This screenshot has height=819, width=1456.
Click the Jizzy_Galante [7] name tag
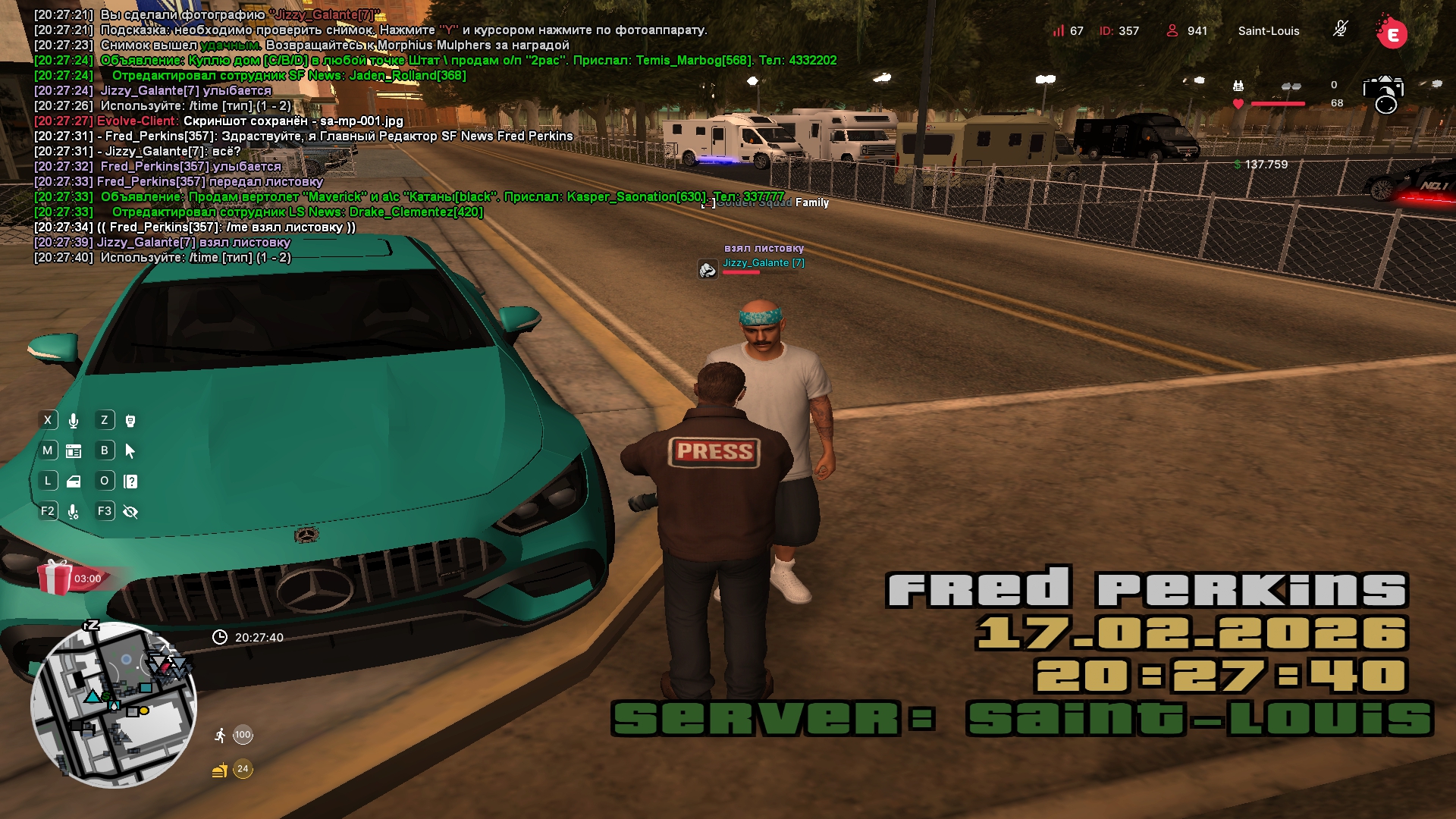click(763, 263)
